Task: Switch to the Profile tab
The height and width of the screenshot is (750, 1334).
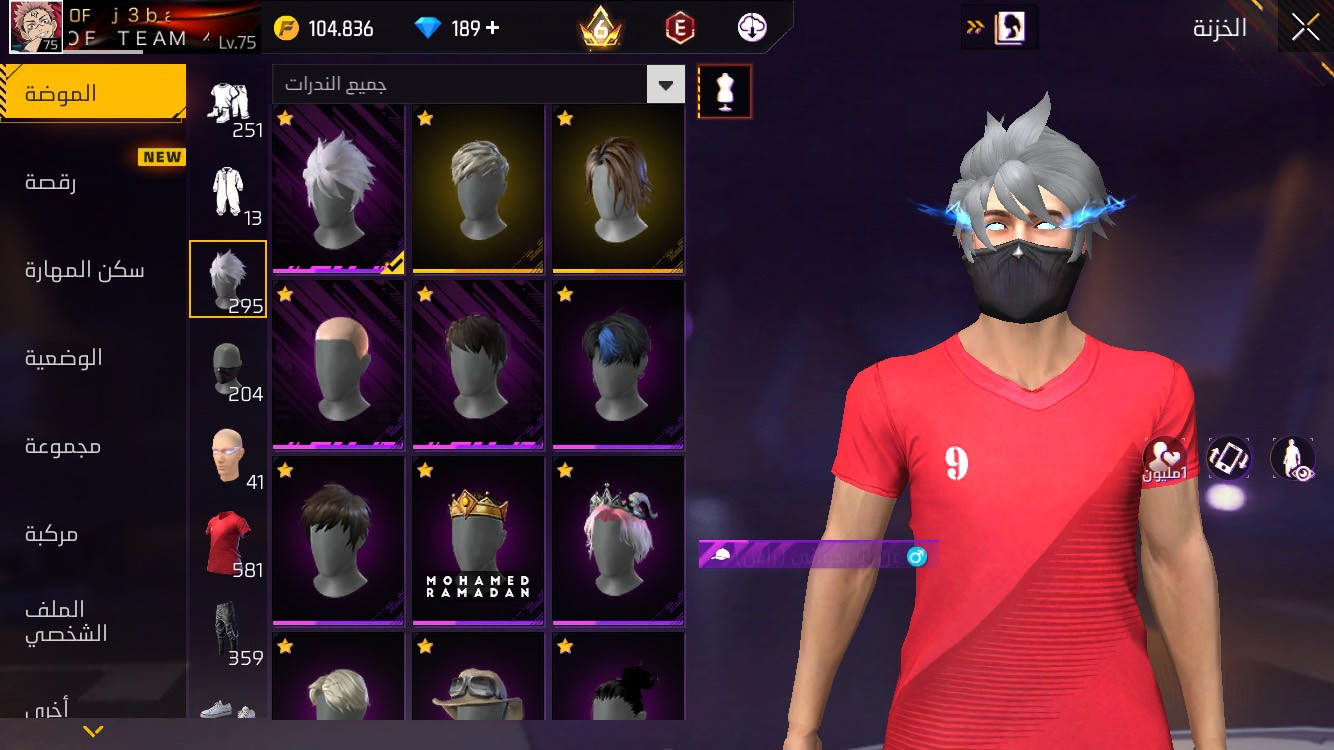Action: click(66, 621)
